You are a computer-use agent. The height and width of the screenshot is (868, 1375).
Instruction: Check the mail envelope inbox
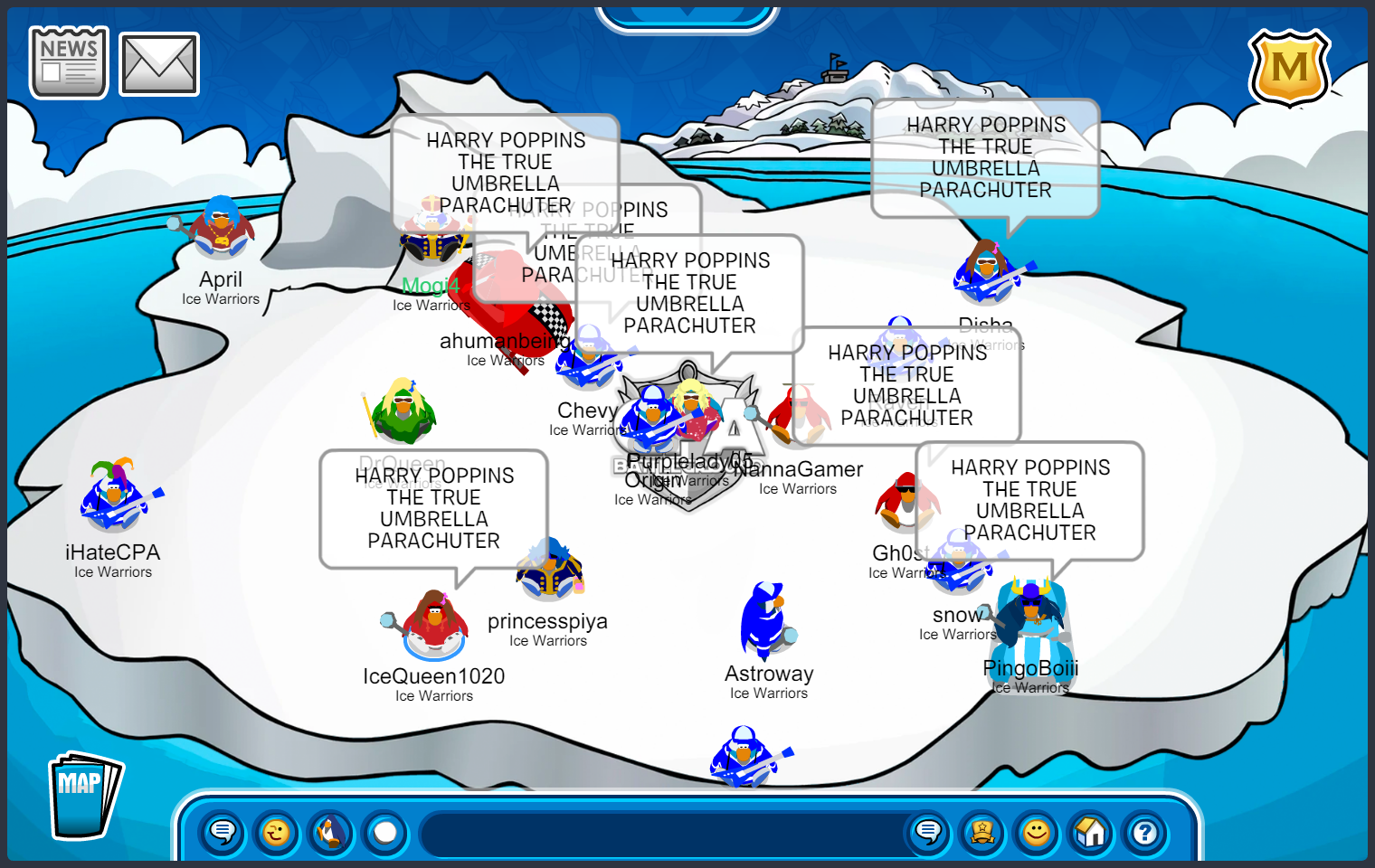[159, 64]
